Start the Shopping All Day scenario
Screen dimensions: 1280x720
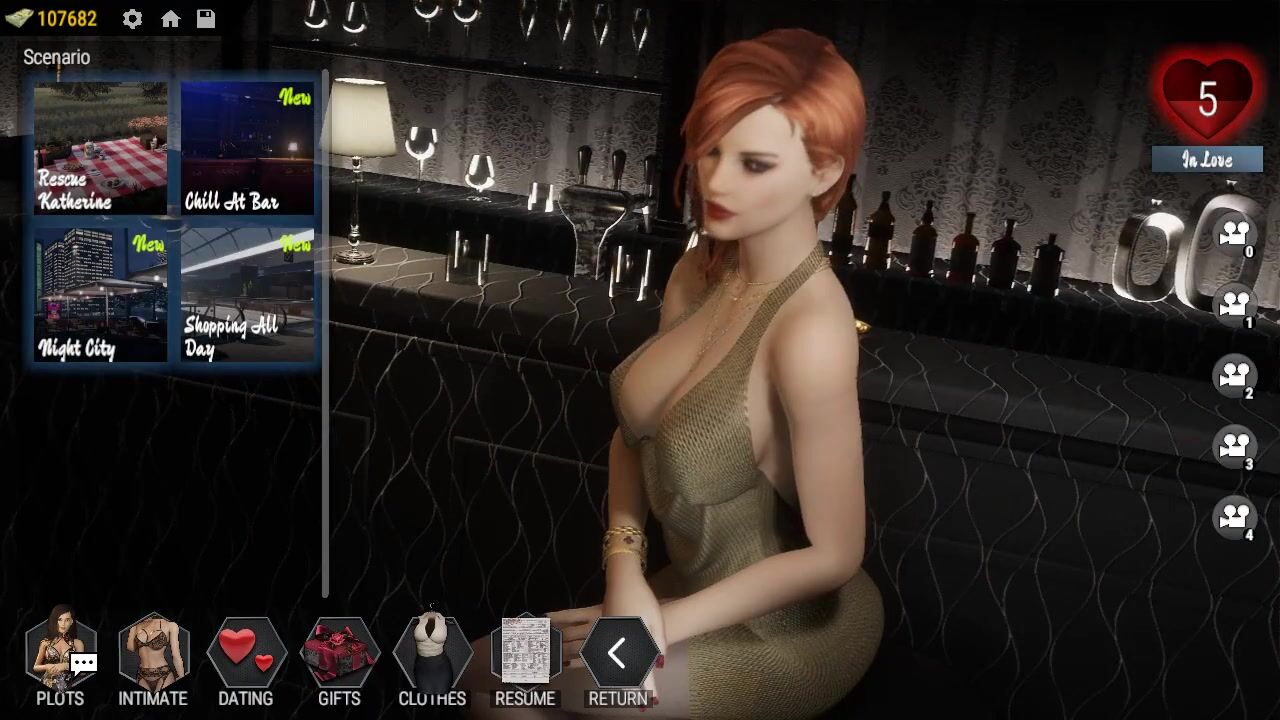(247, 294)
